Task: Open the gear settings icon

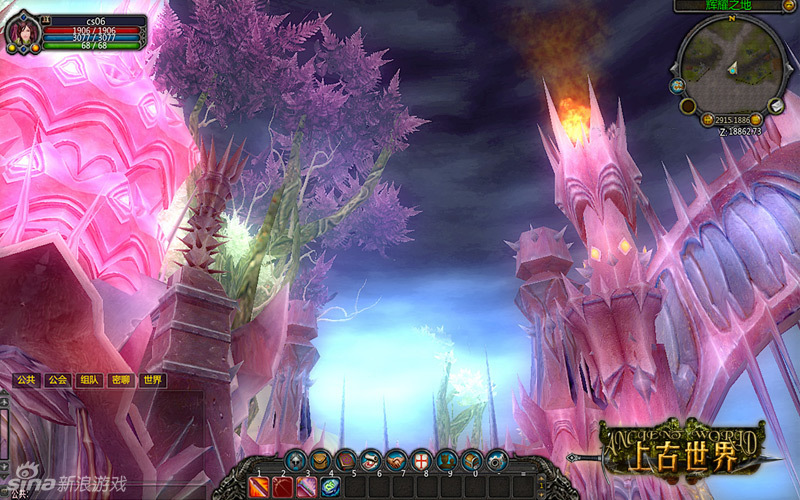Action: [497, 460]
